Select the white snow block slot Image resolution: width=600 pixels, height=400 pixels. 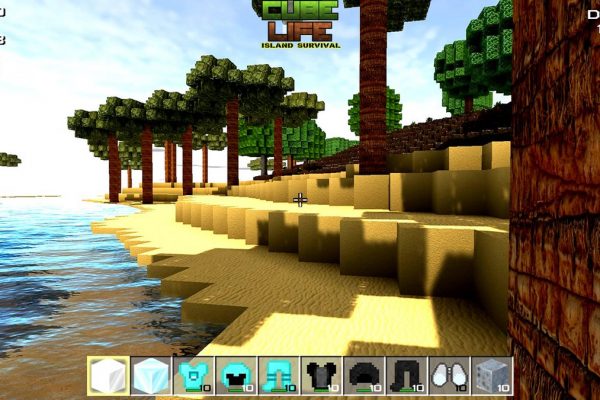click(x=108, y=376)
